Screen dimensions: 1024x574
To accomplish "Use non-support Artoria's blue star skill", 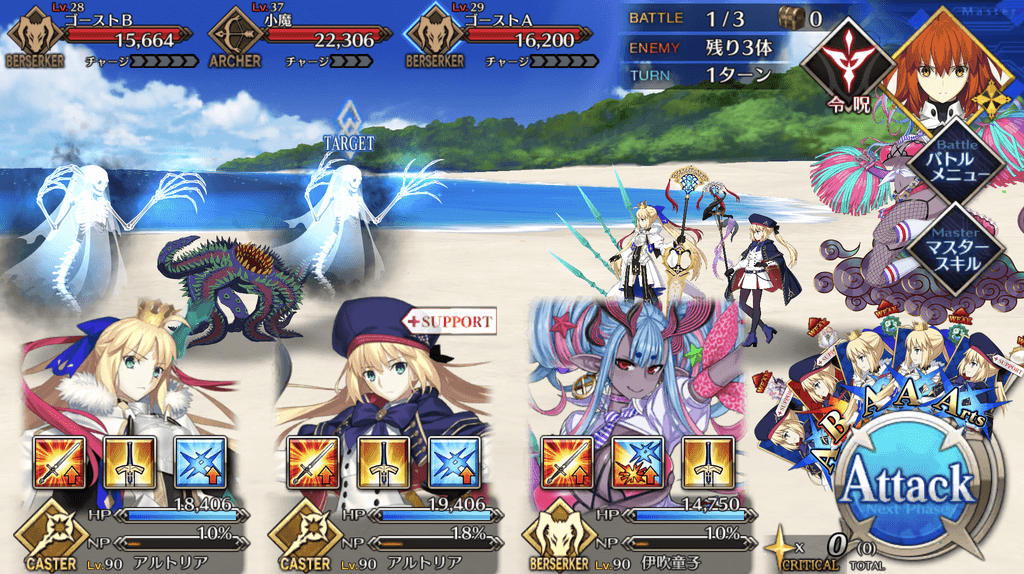I will 199,462.
